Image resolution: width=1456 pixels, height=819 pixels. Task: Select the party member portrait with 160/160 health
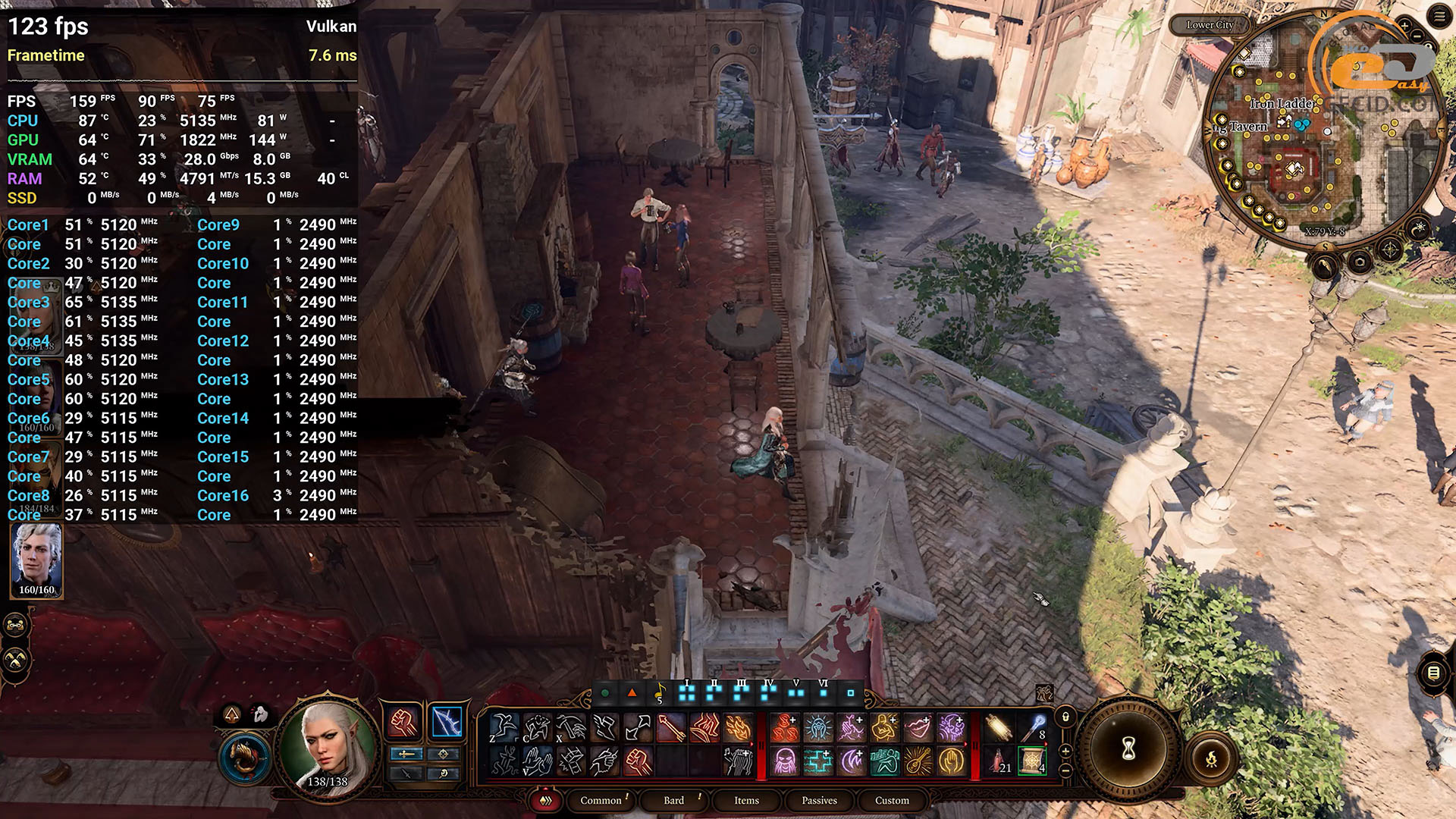point(36,560)
